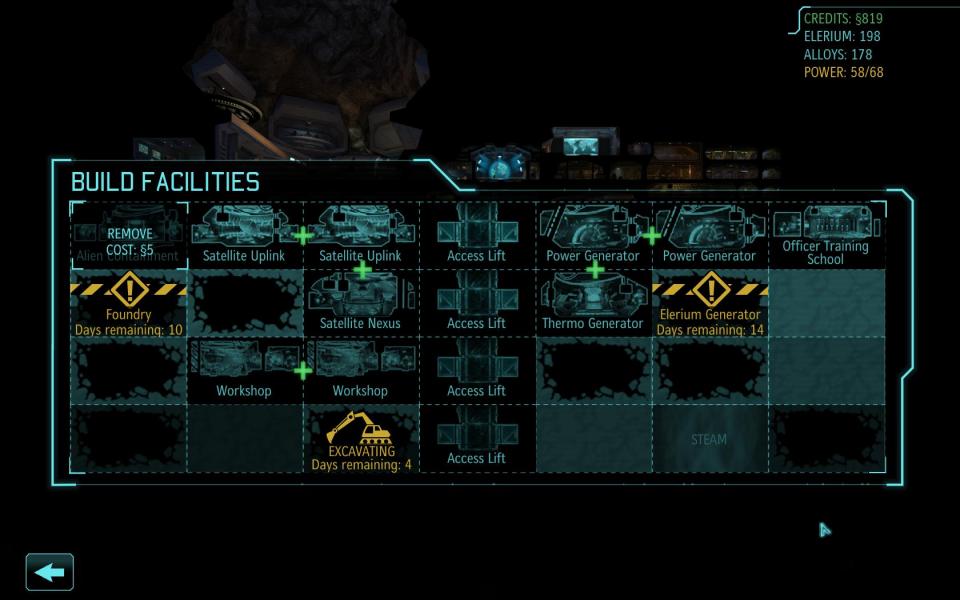Select the Alien Containment facility tile

[x=128, y=236]
